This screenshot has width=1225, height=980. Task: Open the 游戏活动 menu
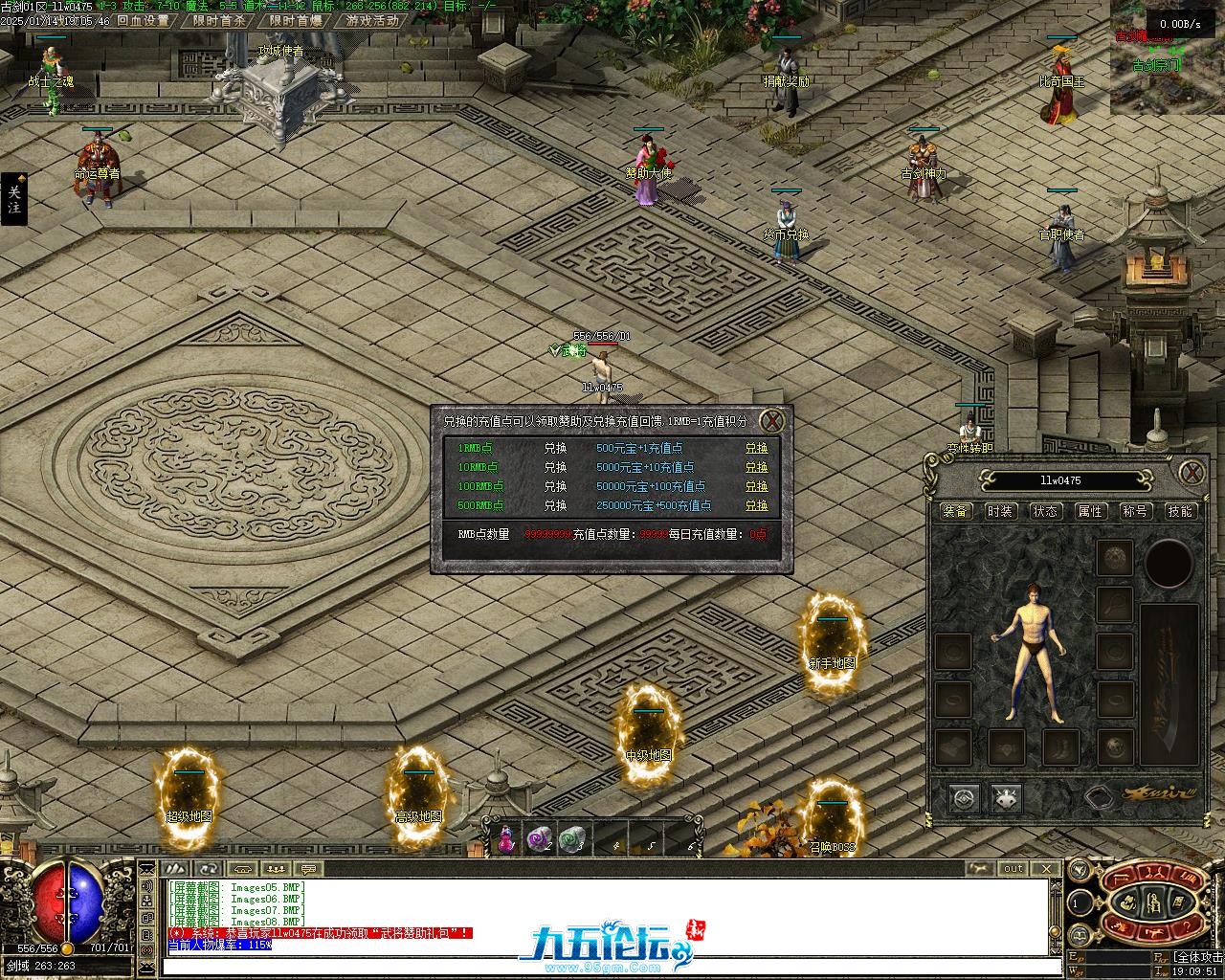[373, 20]
